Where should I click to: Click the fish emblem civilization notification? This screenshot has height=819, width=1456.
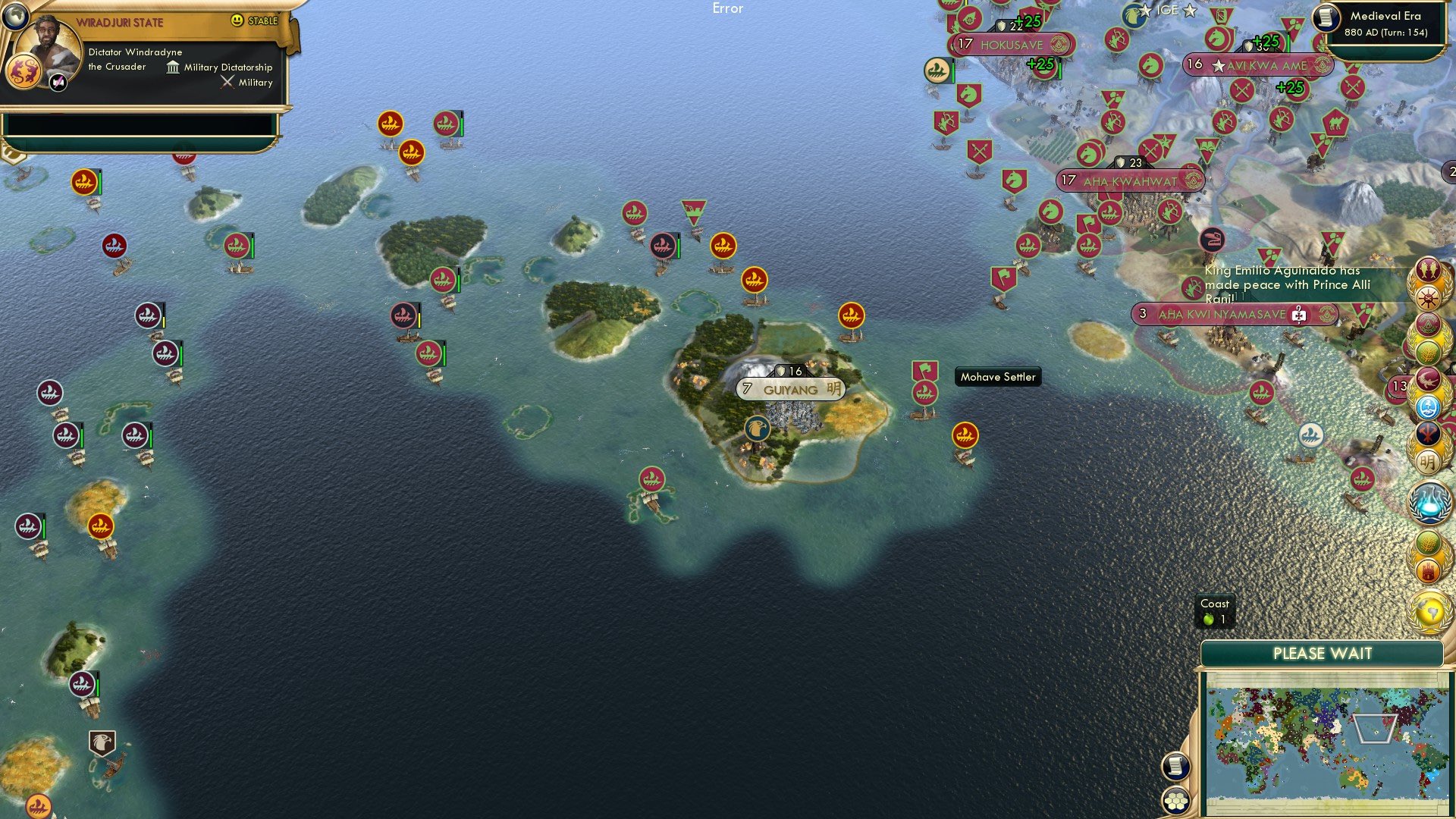point(1429,270)
